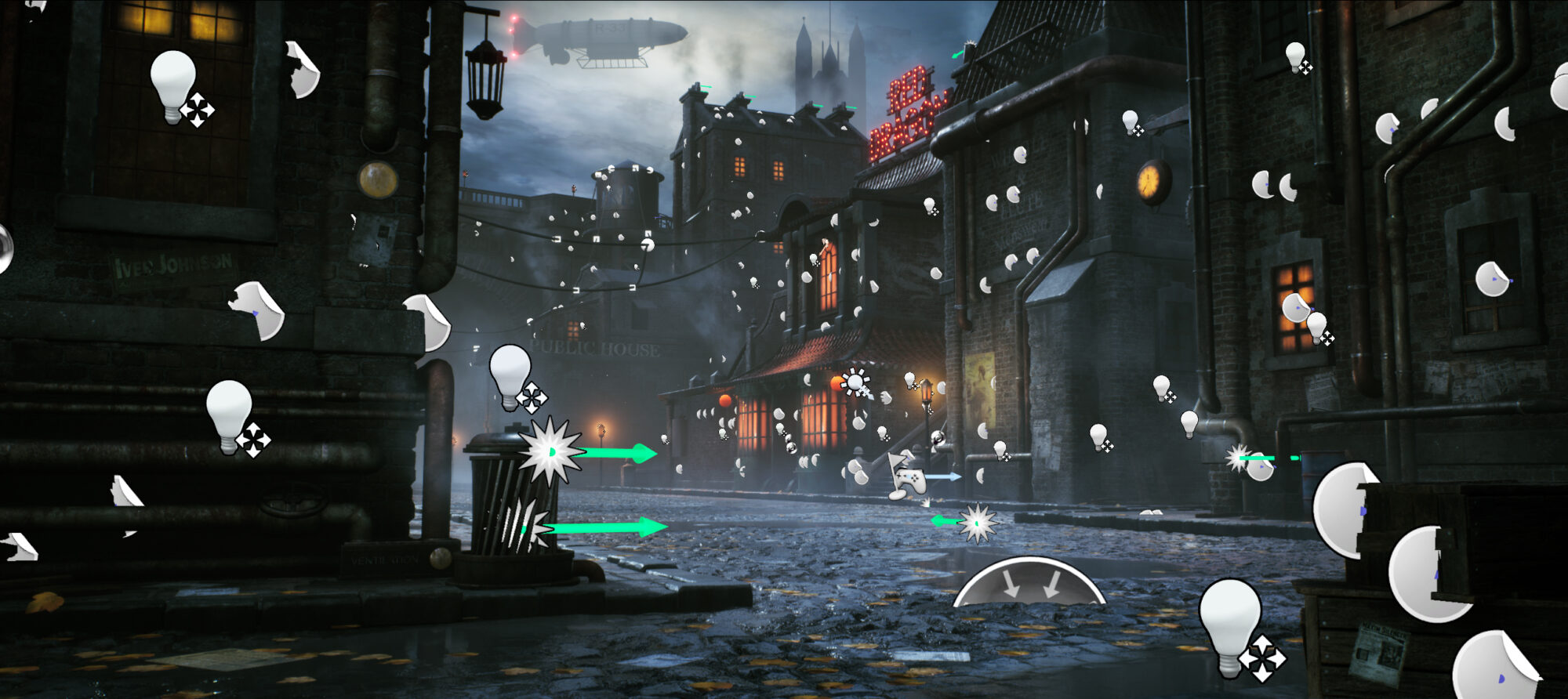
Task: Click the sky light dome icon with arrows
Action: pyautogui.click(x=1029, y=582)
